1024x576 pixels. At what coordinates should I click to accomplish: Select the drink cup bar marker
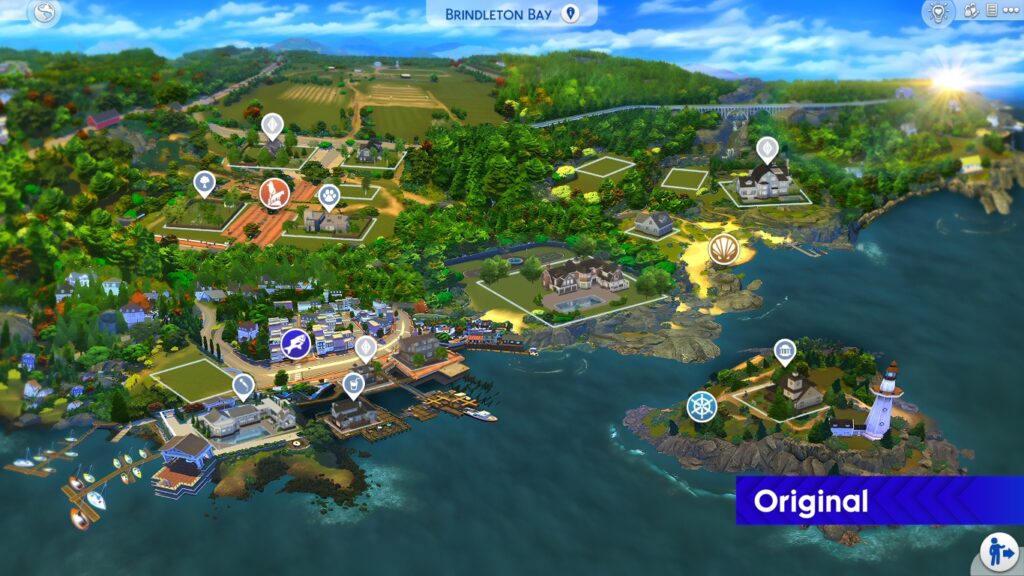(352, 383)
